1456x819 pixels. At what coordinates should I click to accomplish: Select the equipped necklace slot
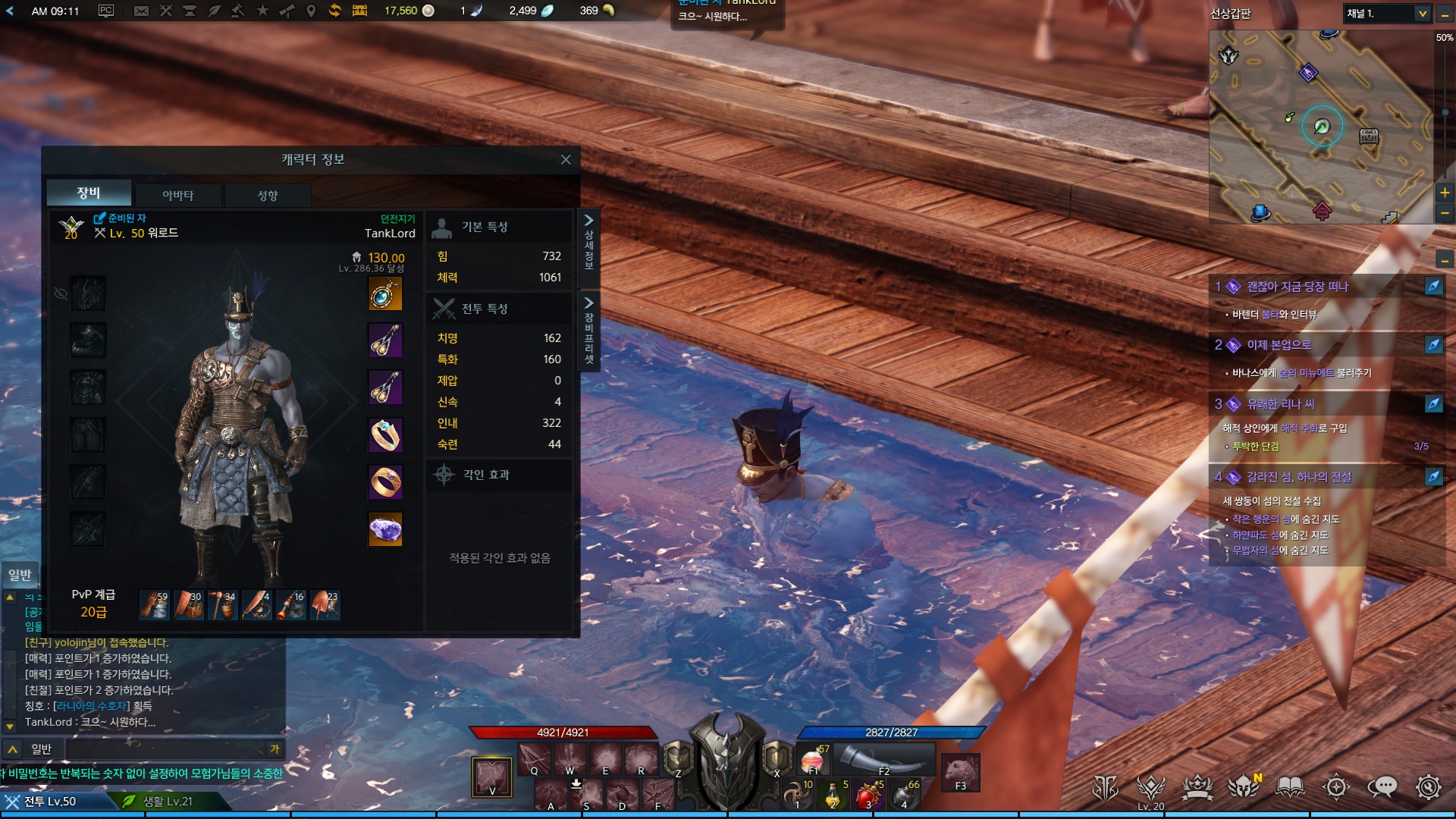click(385, 294)
